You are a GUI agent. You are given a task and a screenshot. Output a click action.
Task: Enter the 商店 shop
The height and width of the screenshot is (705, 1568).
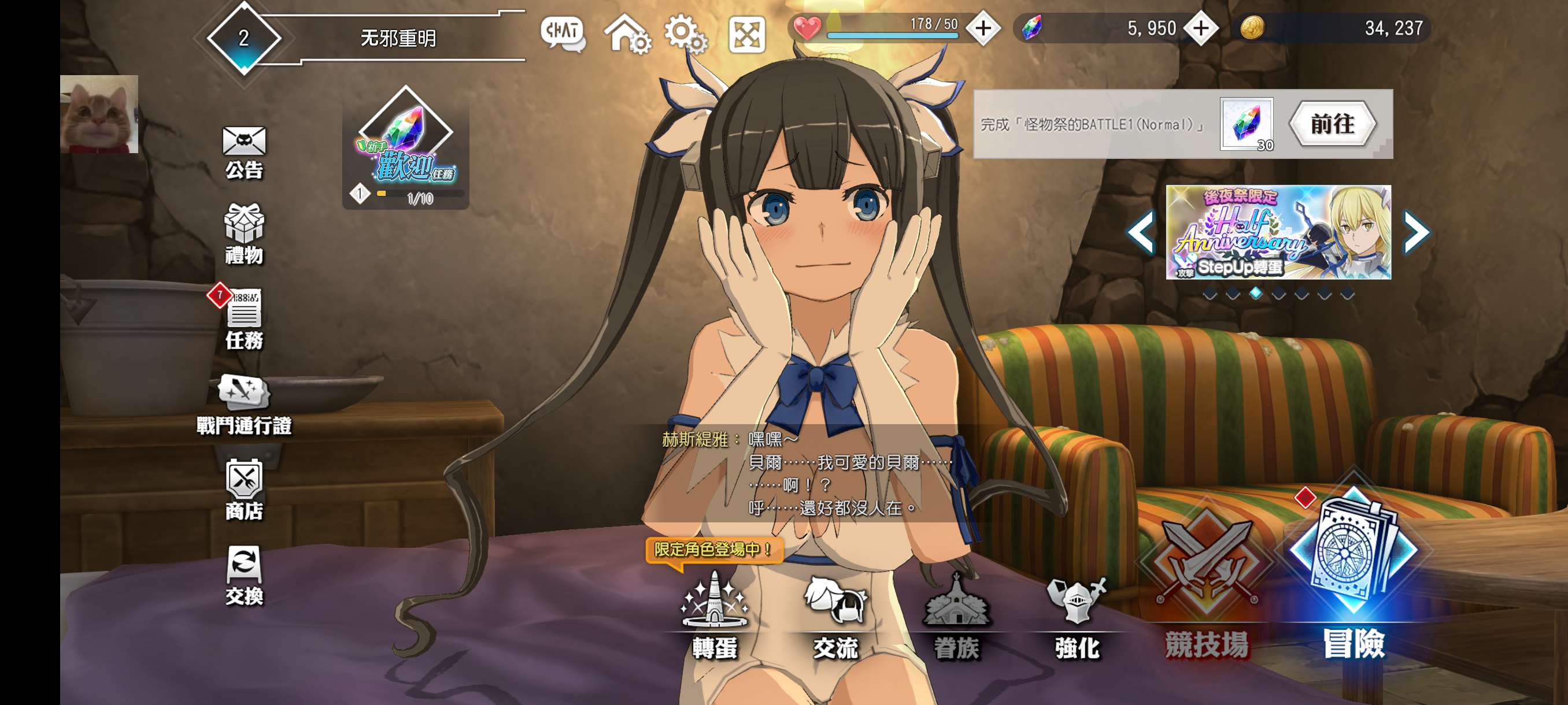pos(243,489)
